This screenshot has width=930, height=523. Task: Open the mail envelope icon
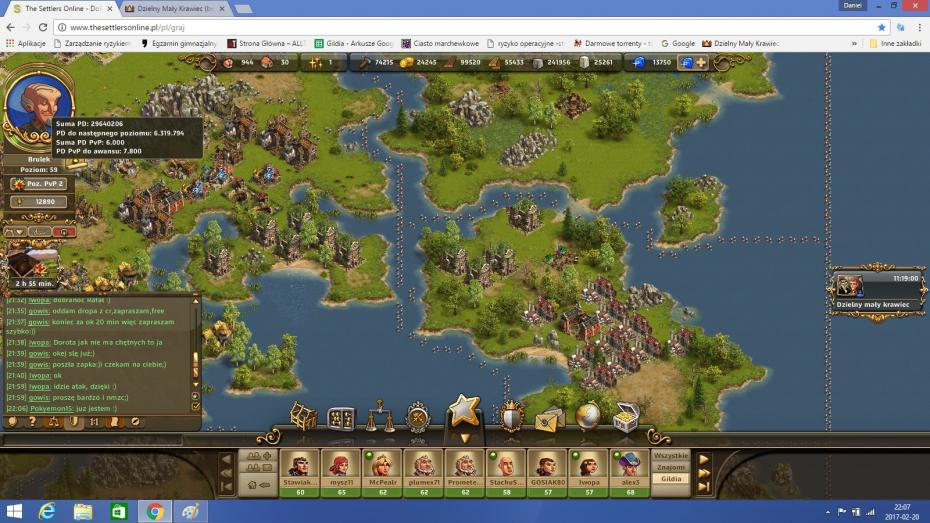(x=549, y=419)
